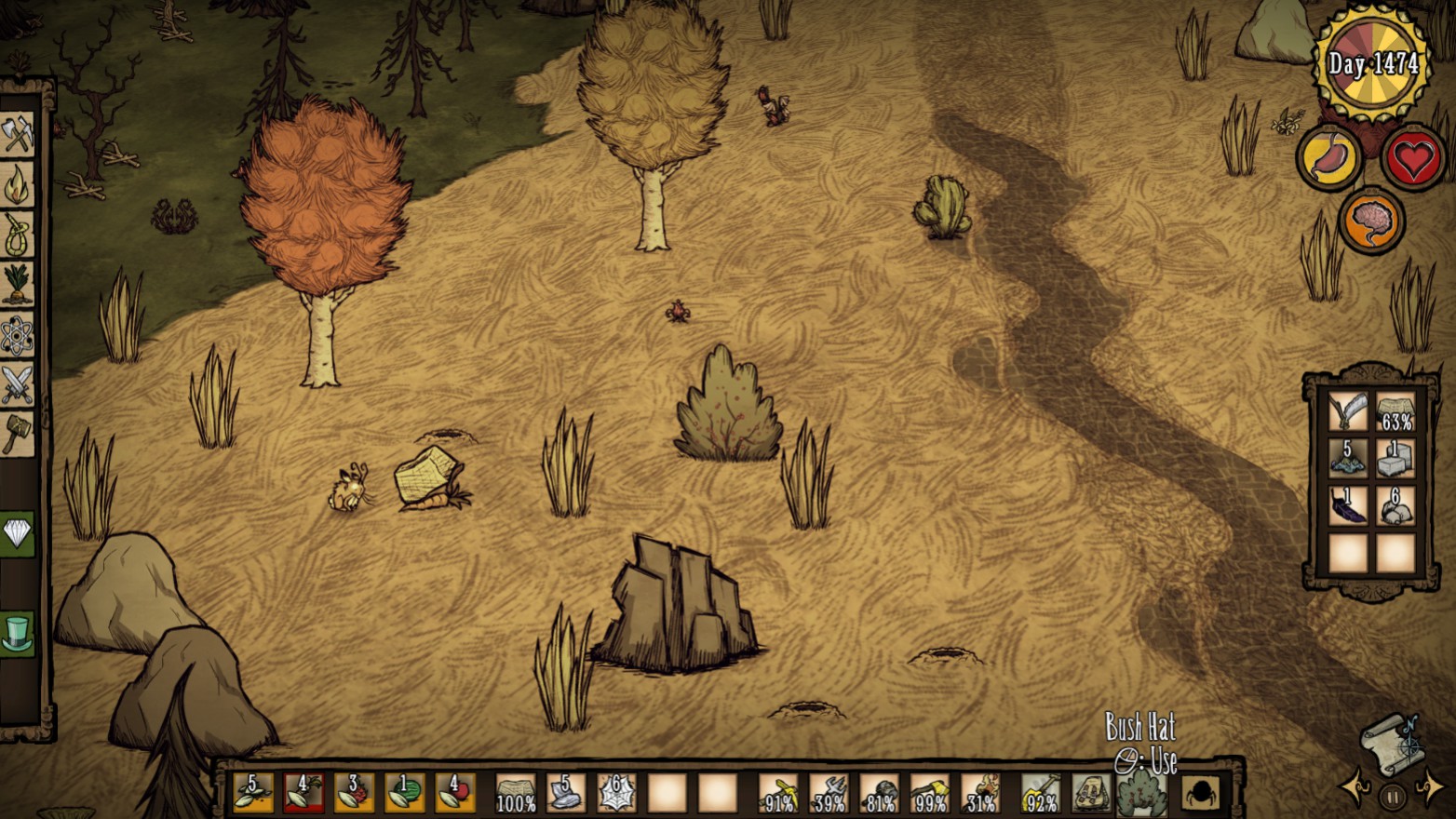This screenshot has height=819, width=1456.
Task: Select the Food farming crafting tab
Action: 17,284
